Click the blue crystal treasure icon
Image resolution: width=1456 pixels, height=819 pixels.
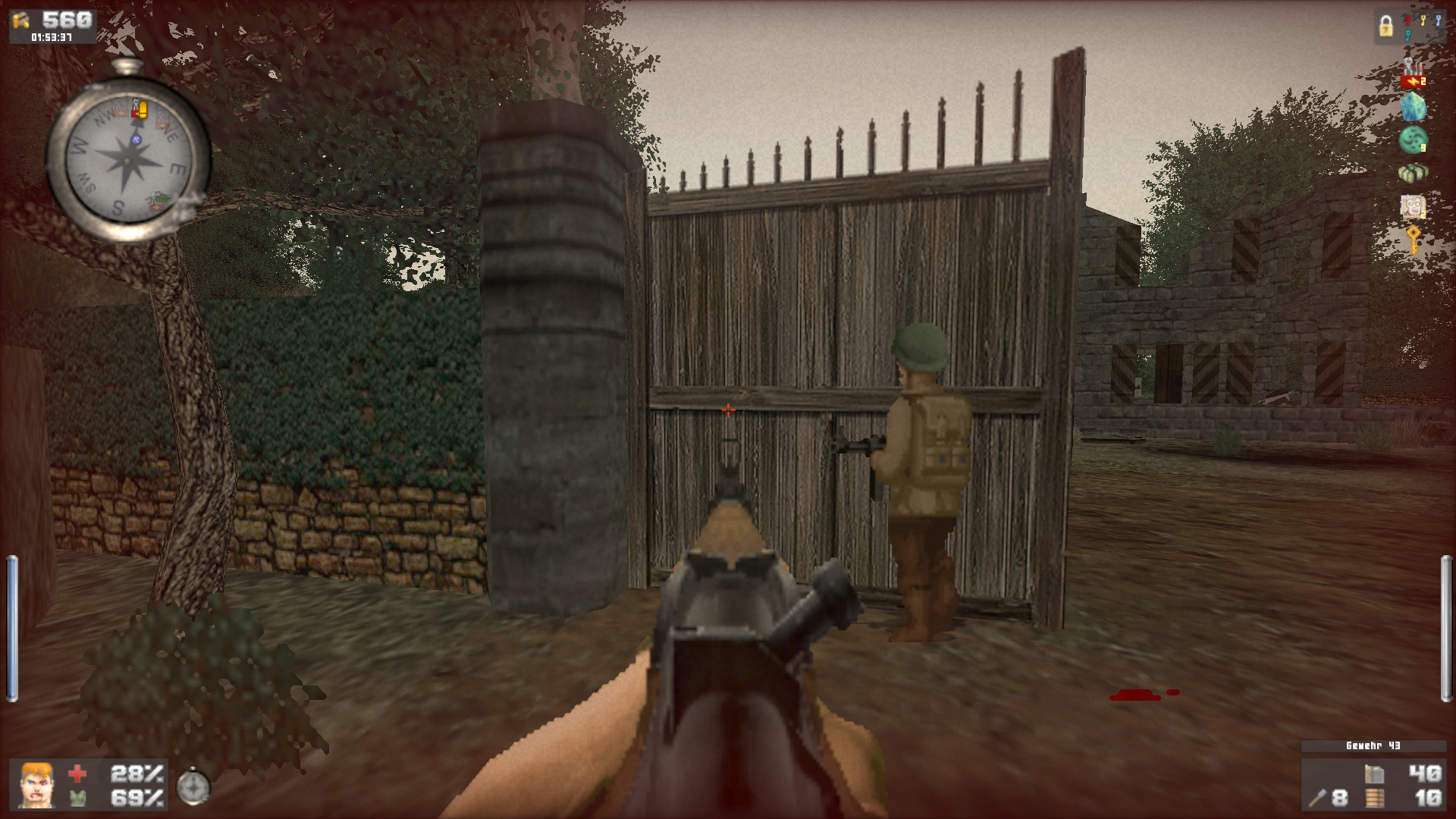[x=1413, y=105]
